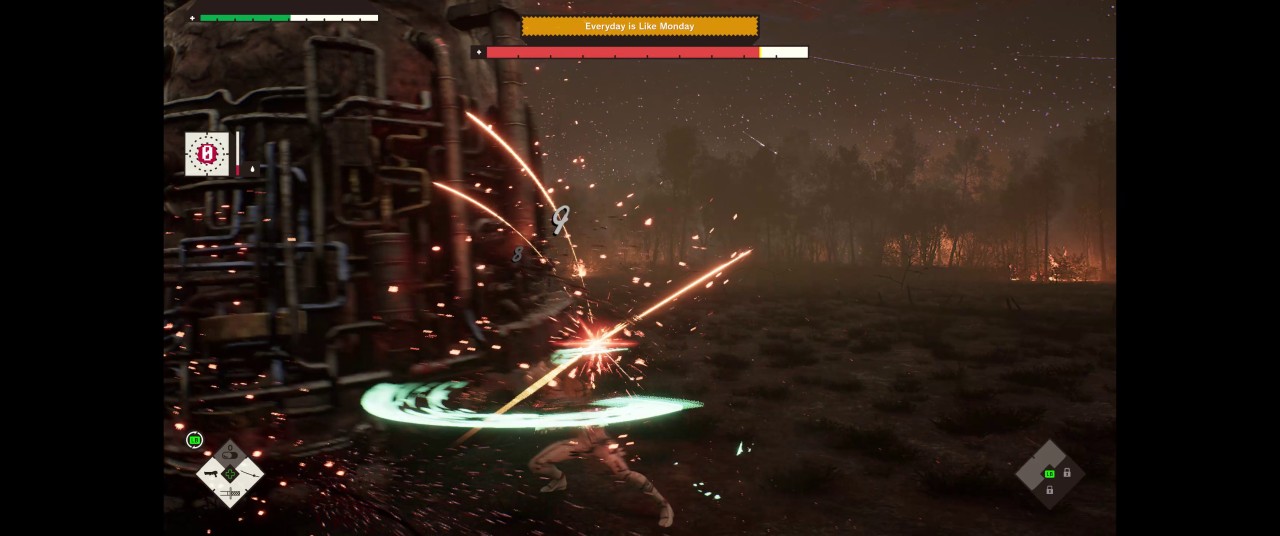Select the shotgun slot in the weapon wheel

[208, 474]
